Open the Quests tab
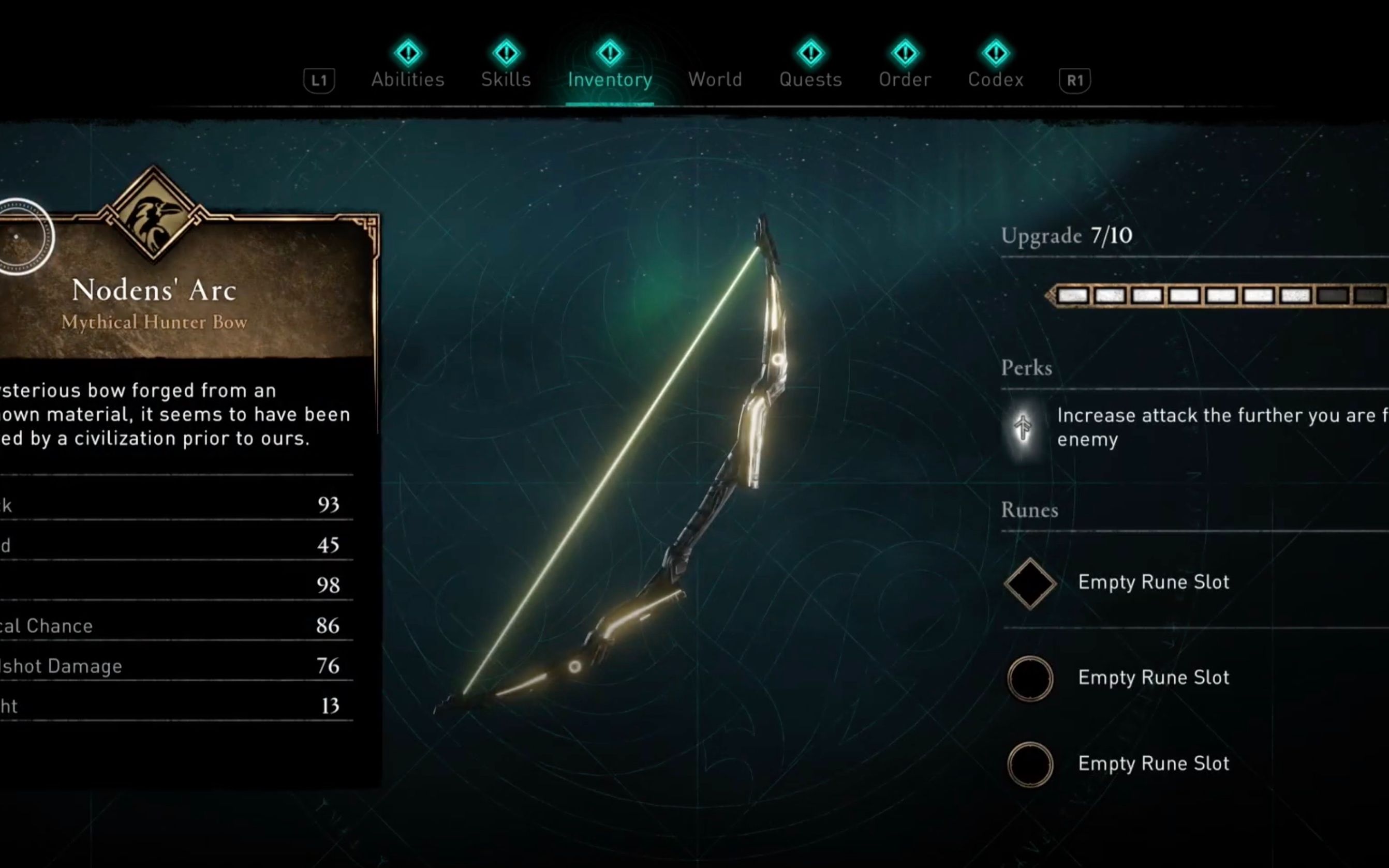This screenshot has height=868, width=1389. tap(810, 79)
